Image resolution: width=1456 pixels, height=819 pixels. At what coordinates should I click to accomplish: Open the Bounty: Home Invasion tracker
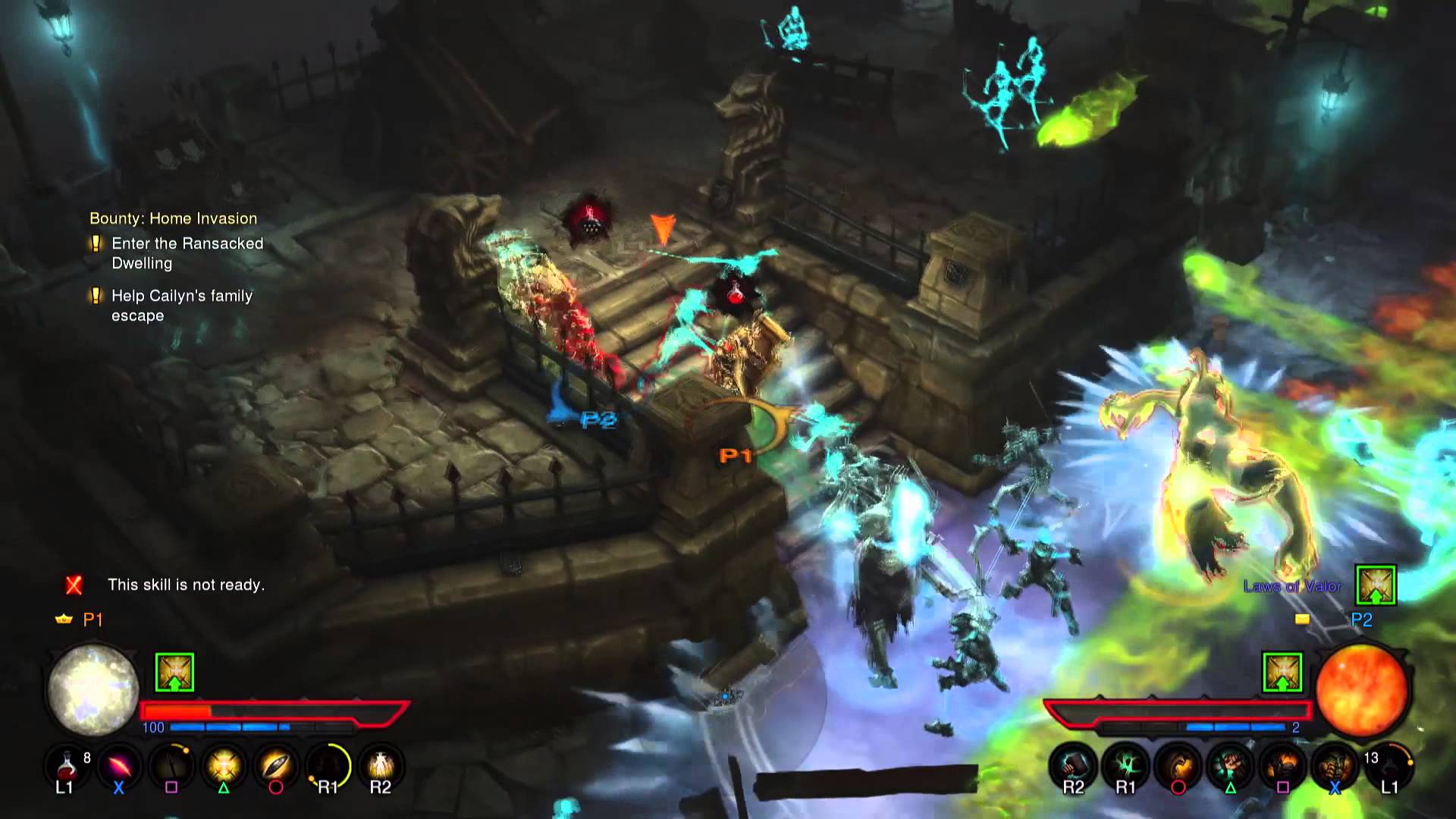point(173,218)
